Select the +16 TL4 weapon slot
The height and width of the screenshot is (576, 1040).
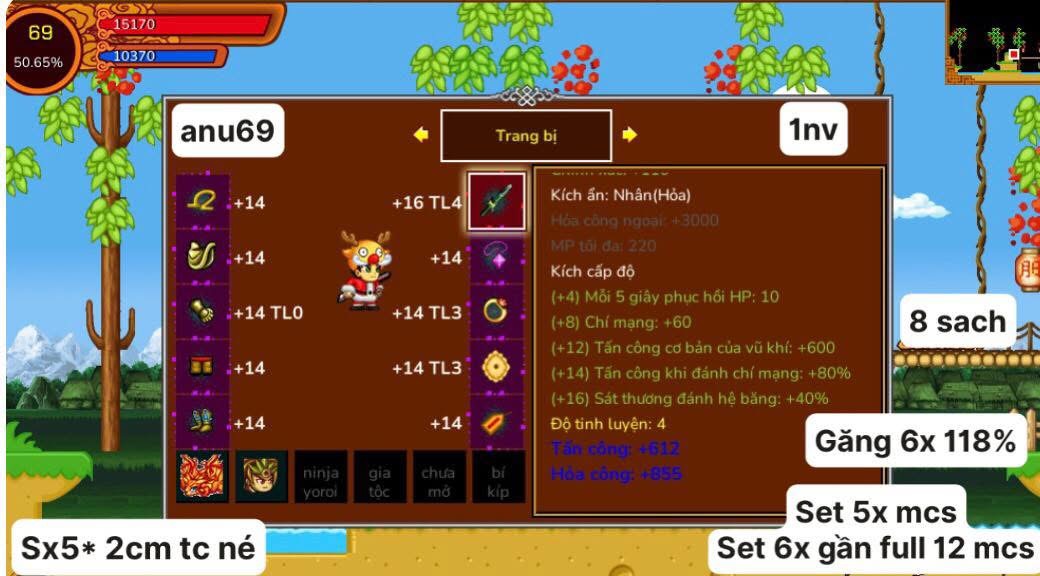point(497,202)
